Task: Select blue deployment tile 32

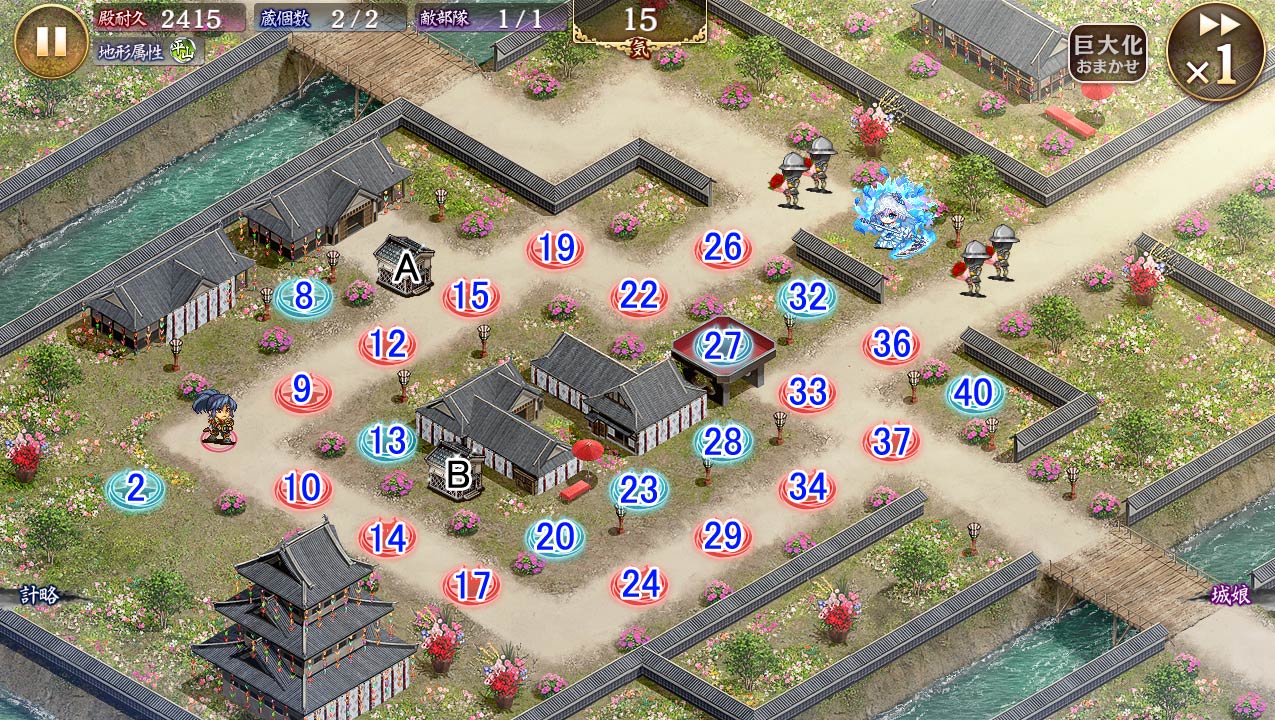Action: click(x=807, y=297)
